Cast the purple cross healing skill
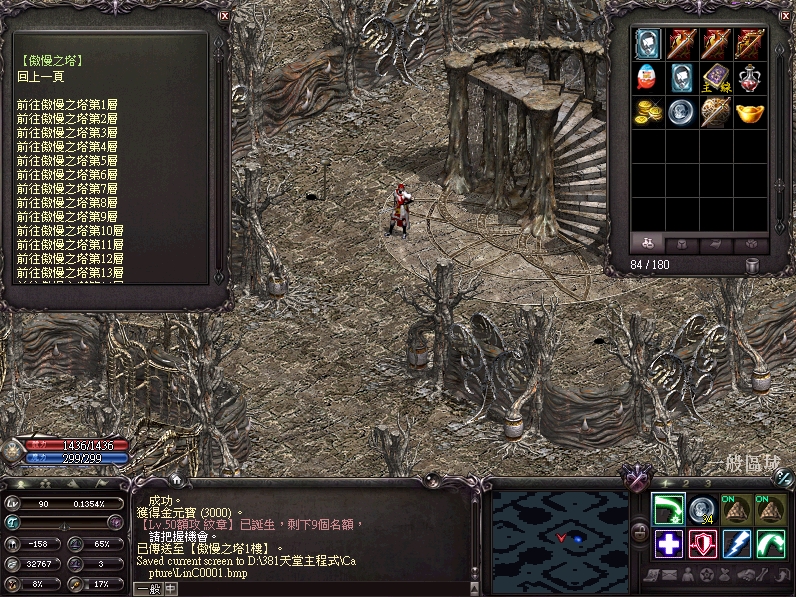Viewport: 796px width, 597px height. tap(669, 544)
